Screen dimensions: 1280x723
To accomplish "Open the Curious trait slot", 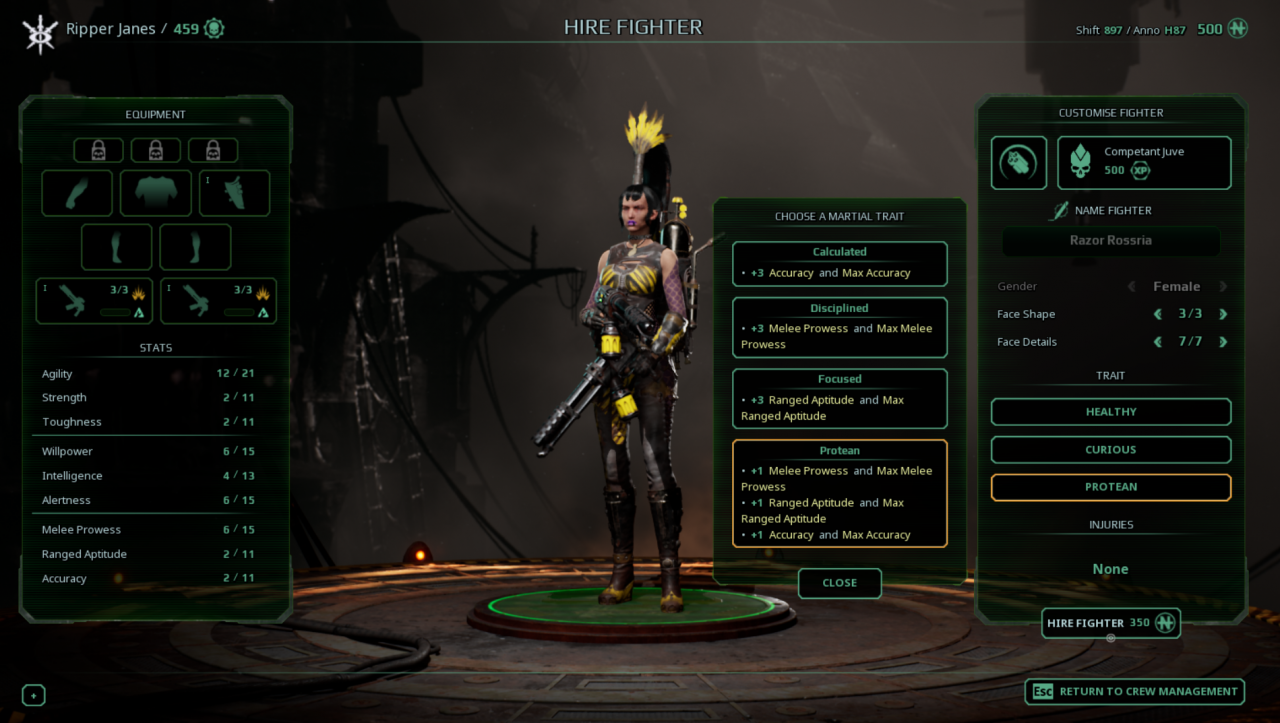I will pyautogui.click(x=1110, y=450).
